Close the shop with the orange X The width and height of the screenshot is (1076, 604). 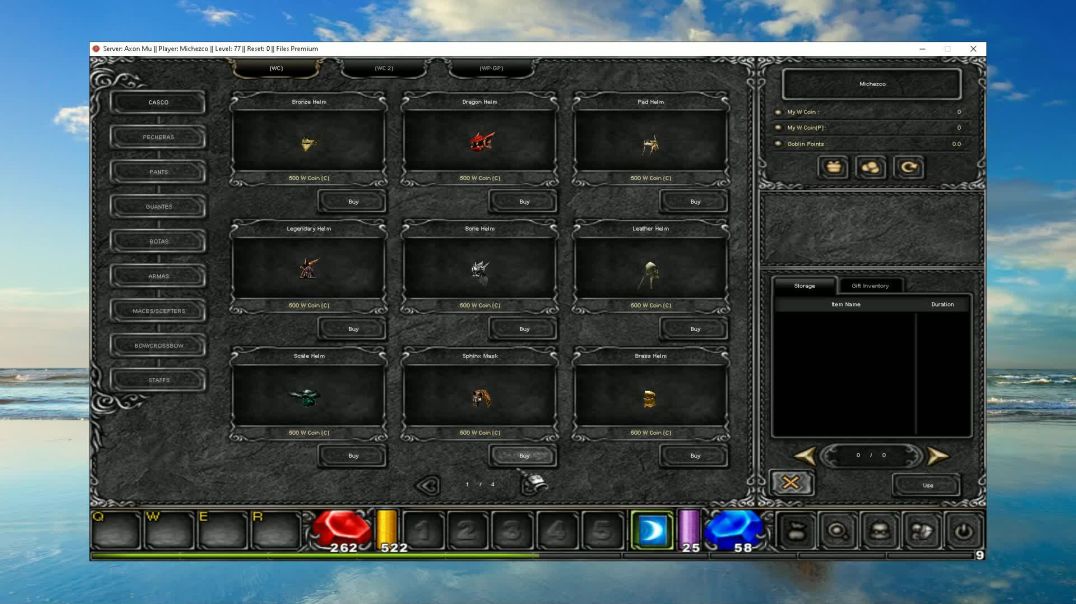[791, 483]
